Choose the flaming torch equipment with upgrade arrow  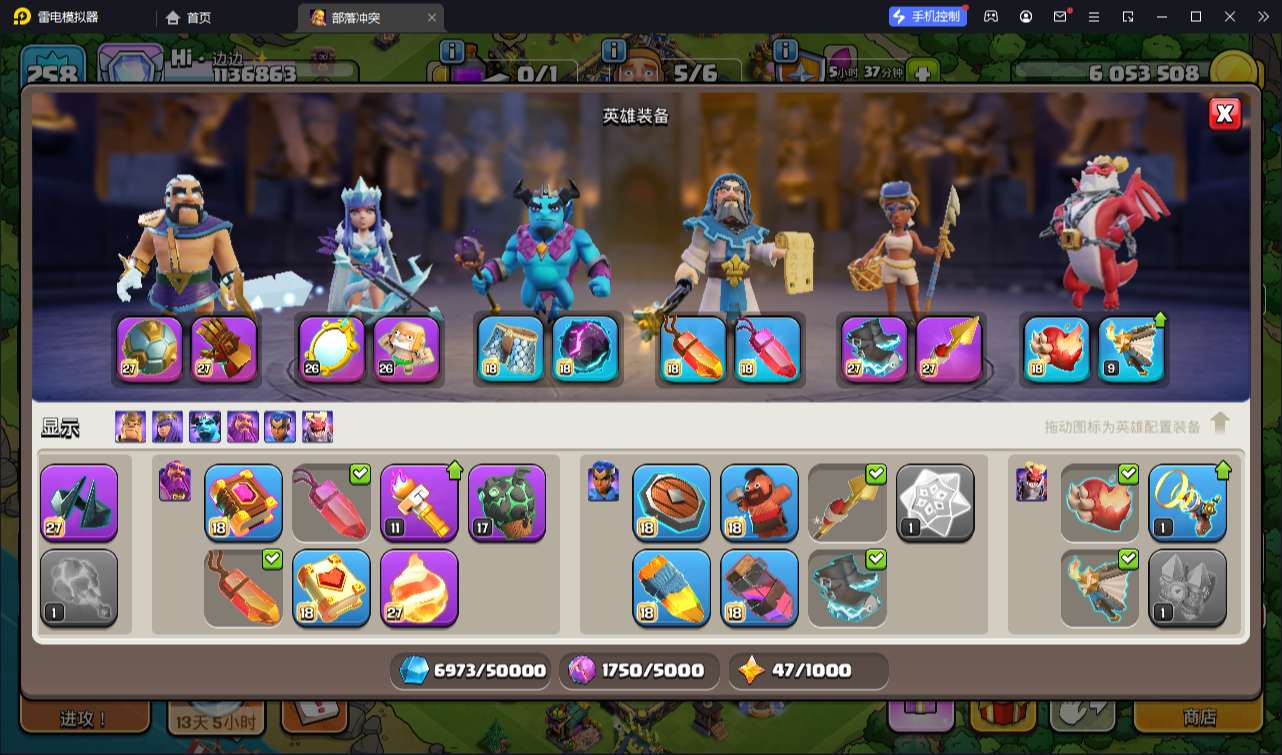[x=419, y=502]
